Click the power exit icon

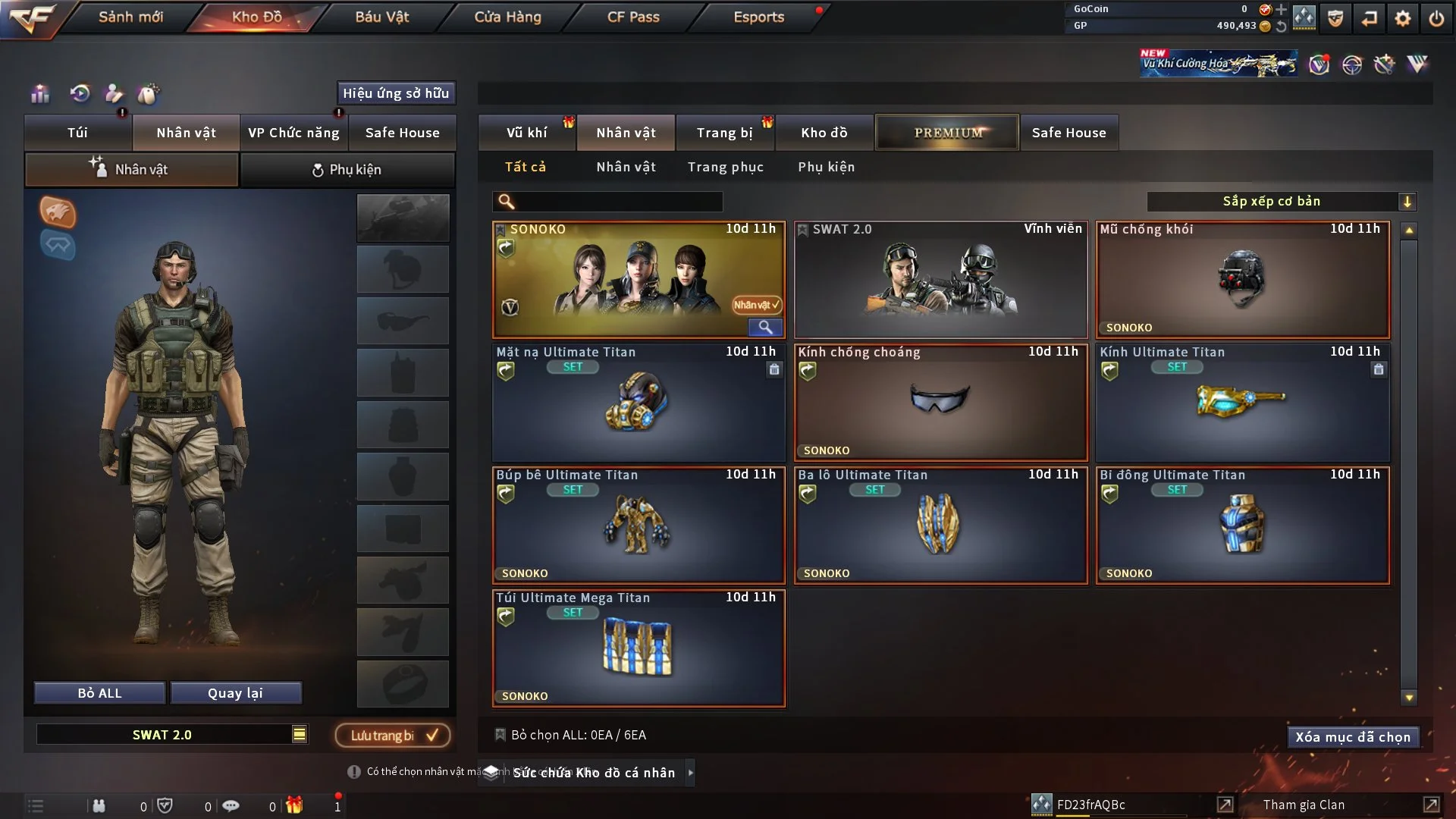[1436, 18]
